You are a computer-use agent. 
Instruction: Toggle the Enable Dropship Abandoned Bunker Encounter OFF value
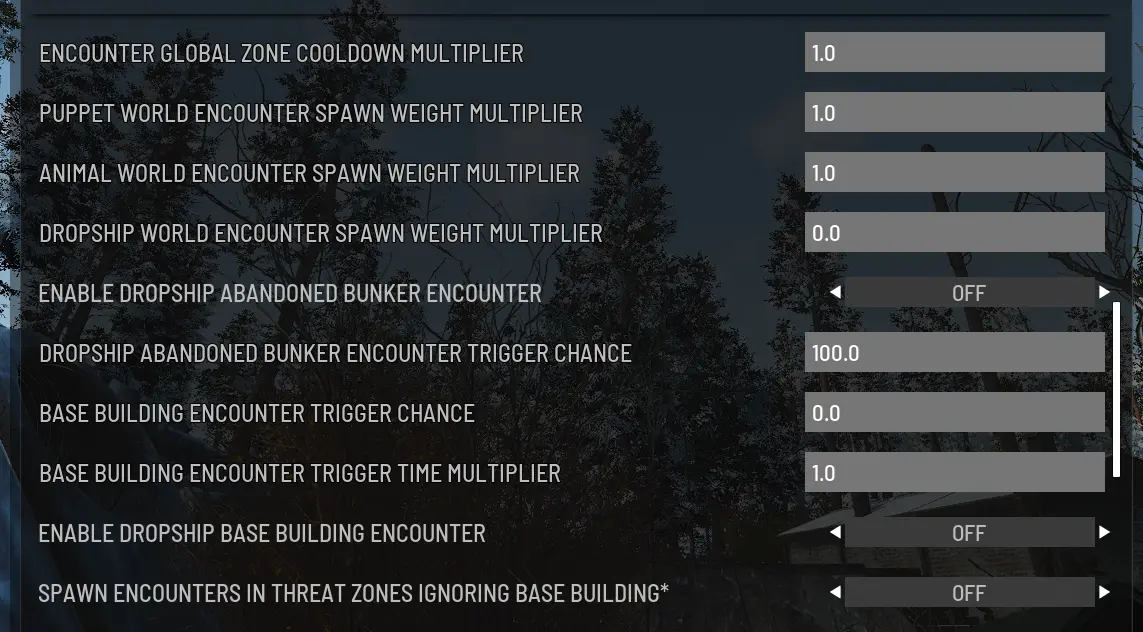pos(968,293)
